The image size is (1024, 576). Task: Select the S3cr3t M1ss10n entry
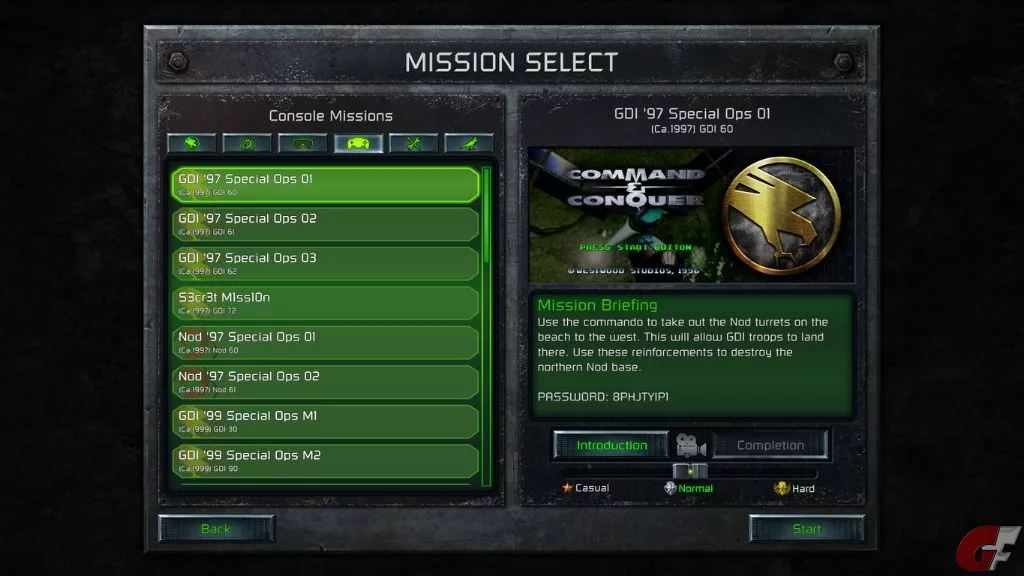pos(324,303)
